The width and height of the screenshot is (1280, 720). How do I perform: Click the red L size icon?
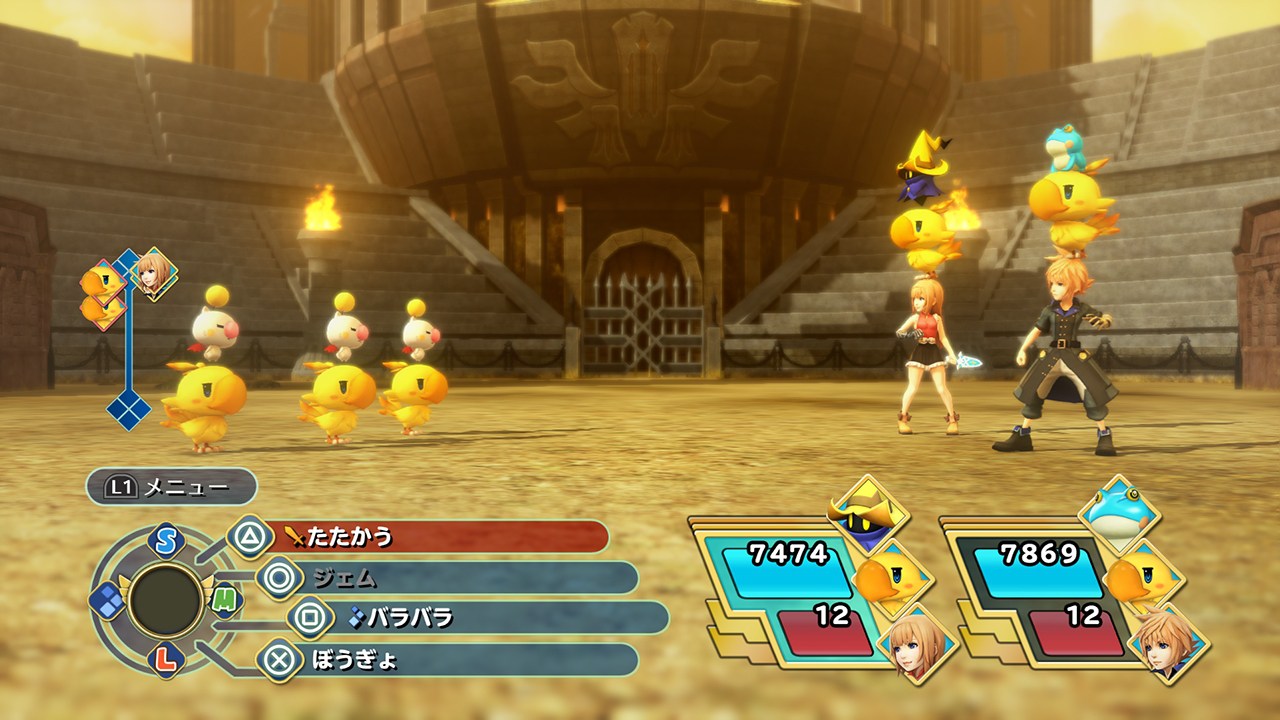click(x=166, y=659)
